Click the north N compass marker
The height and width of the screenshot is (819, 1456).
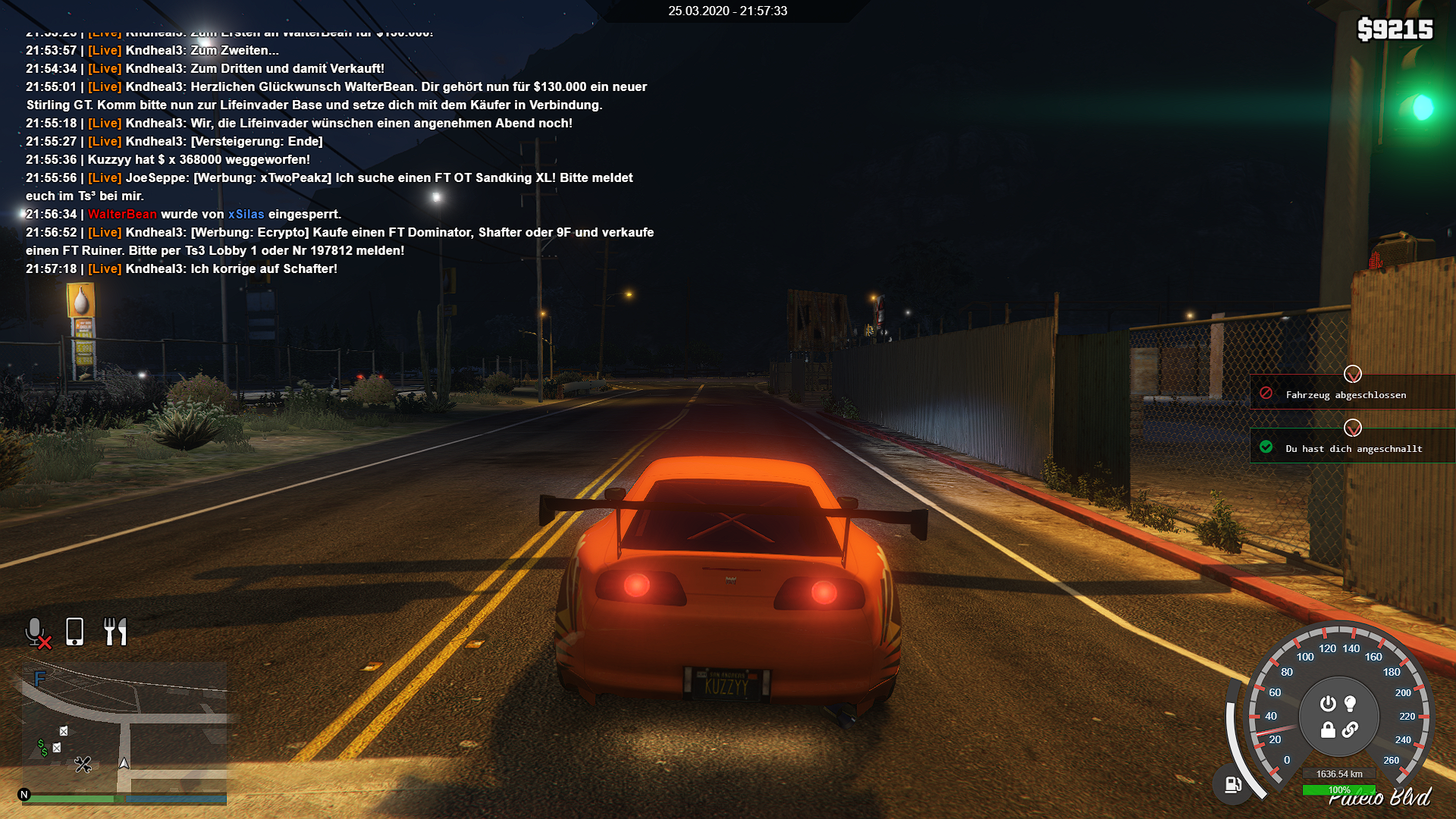pos(24,795)
